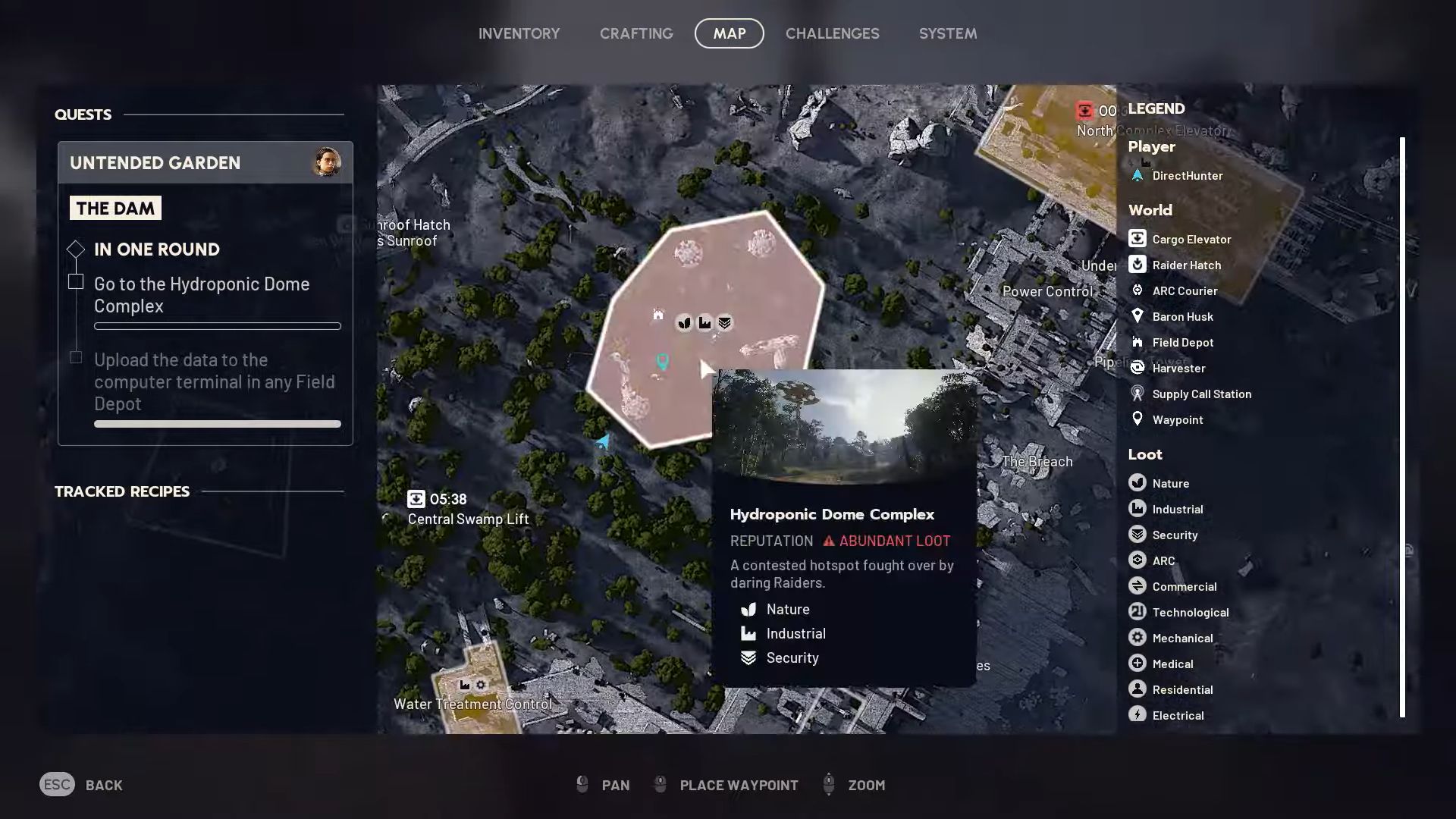Toggle the Security loot filter icon
The height and width of the screenshot is (819, 1456).
point(1137,535)
